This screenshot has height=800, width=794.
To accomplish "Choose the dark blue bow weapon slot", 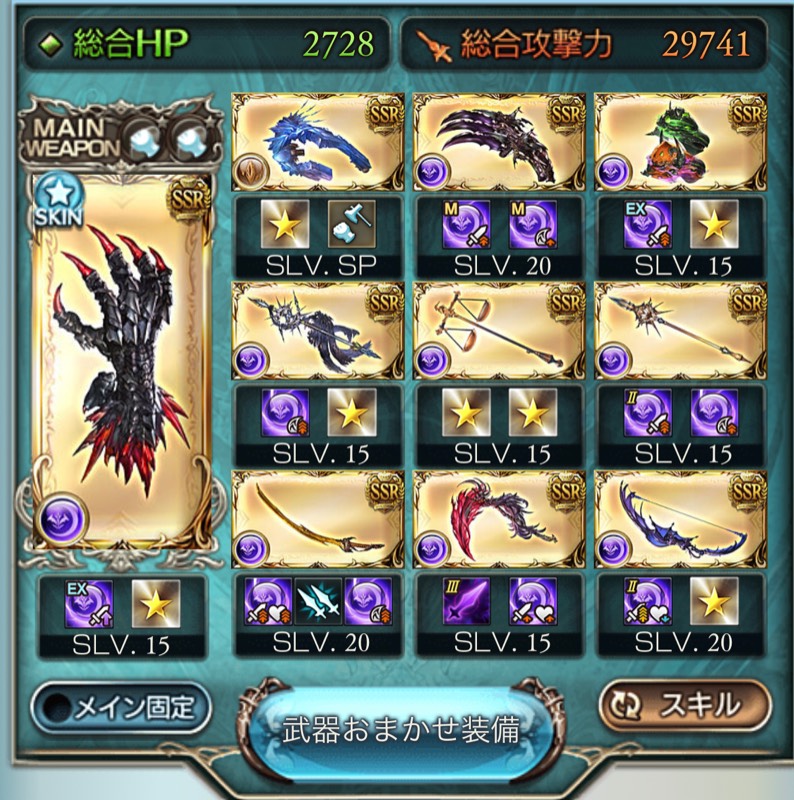I will click(x=679, y=518).
